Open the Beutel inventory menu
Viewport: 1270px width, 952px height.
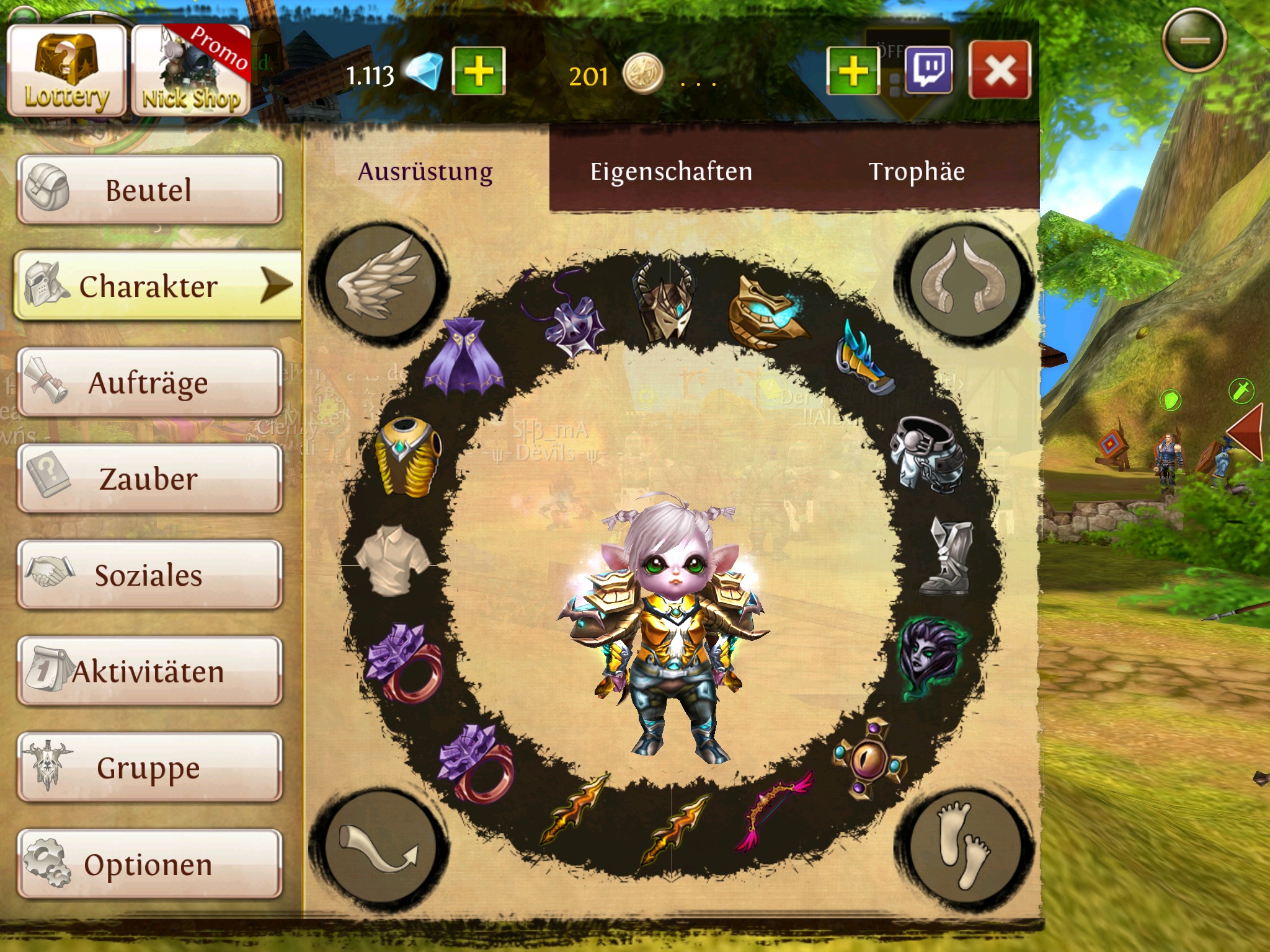click(149, 189)
